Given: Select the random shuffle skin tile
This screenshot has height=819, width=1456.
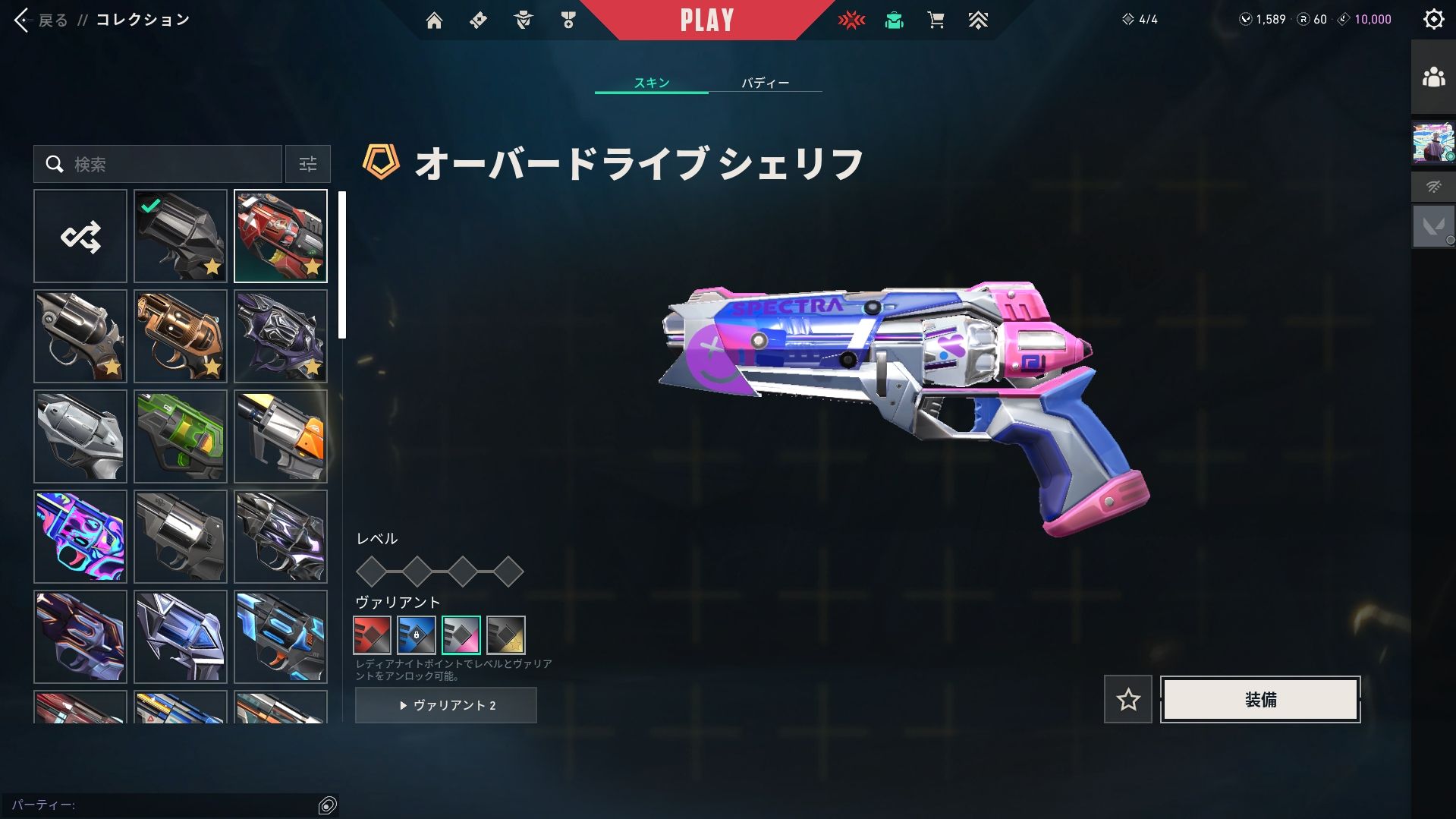Looking at the screenshot, I should [80, 237].
